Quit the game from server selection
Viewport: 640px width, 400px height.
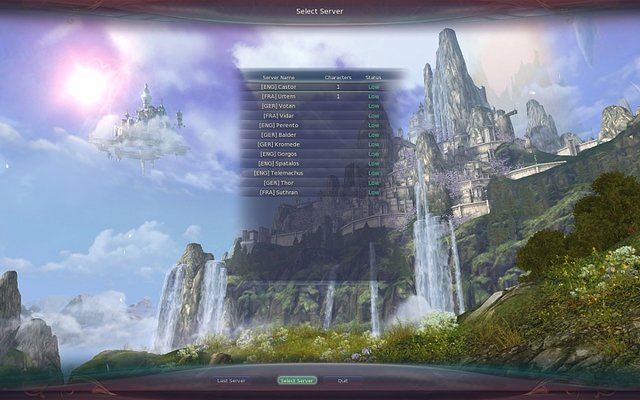pos(343,381)
